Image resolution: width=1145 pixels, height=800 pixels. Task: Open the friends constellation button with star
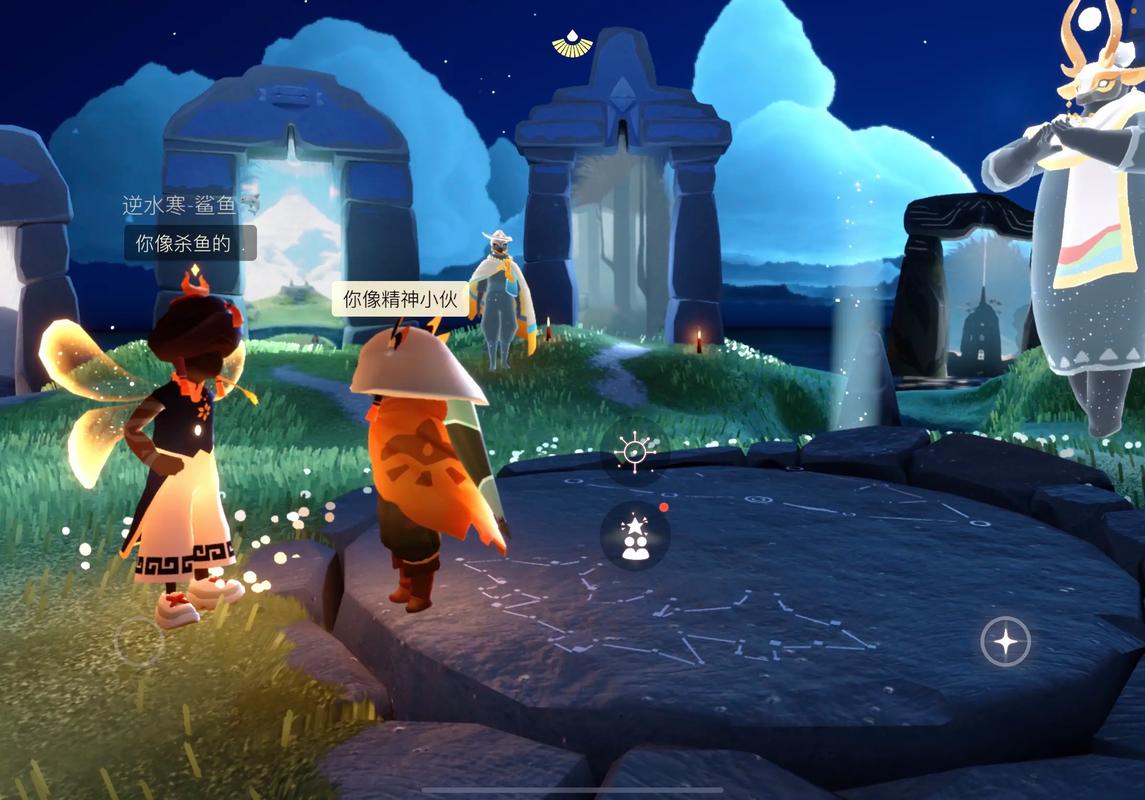635,536
